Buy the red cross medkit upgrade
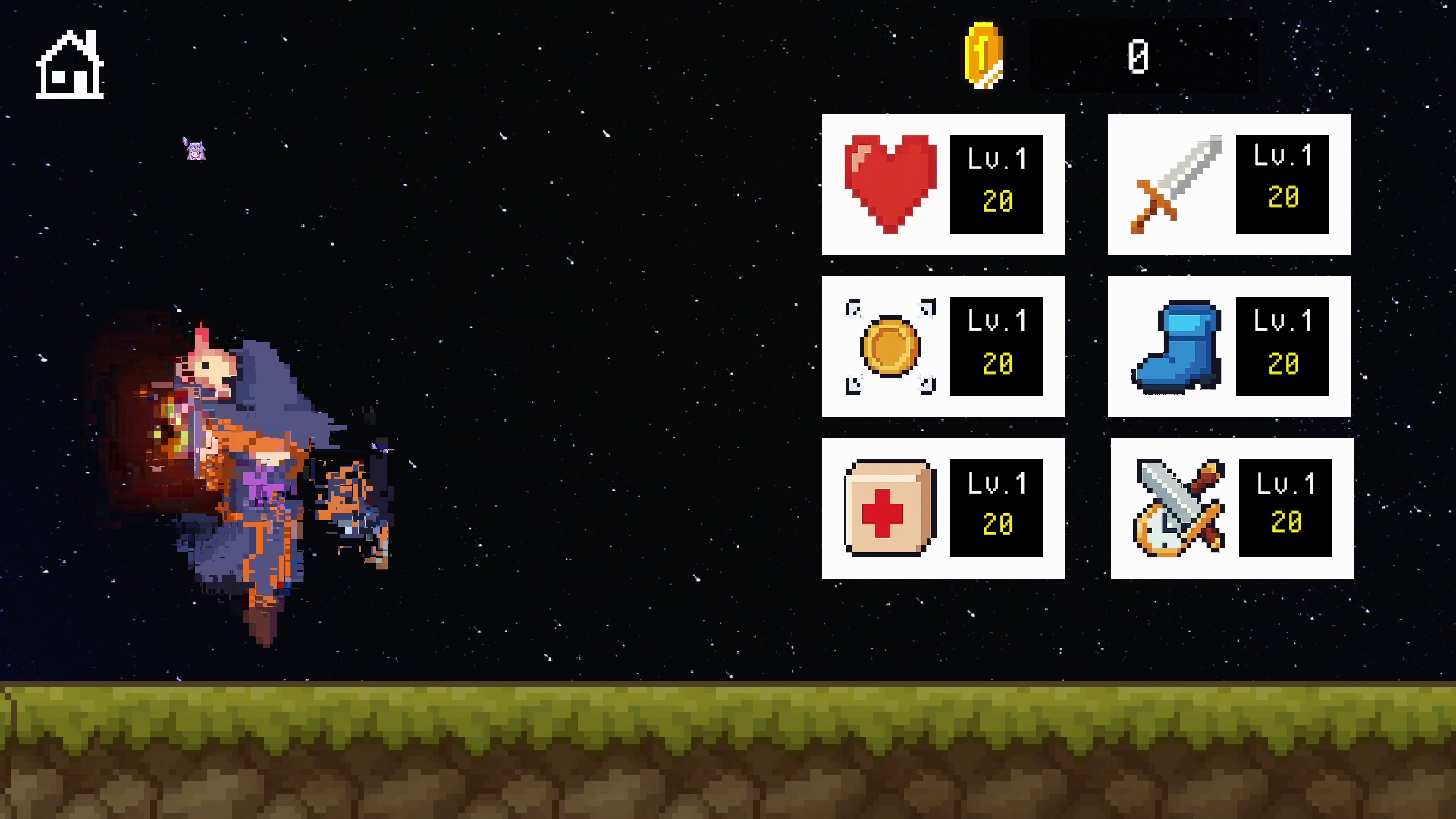Screen dimensions: 1456x819 point(943,508)
